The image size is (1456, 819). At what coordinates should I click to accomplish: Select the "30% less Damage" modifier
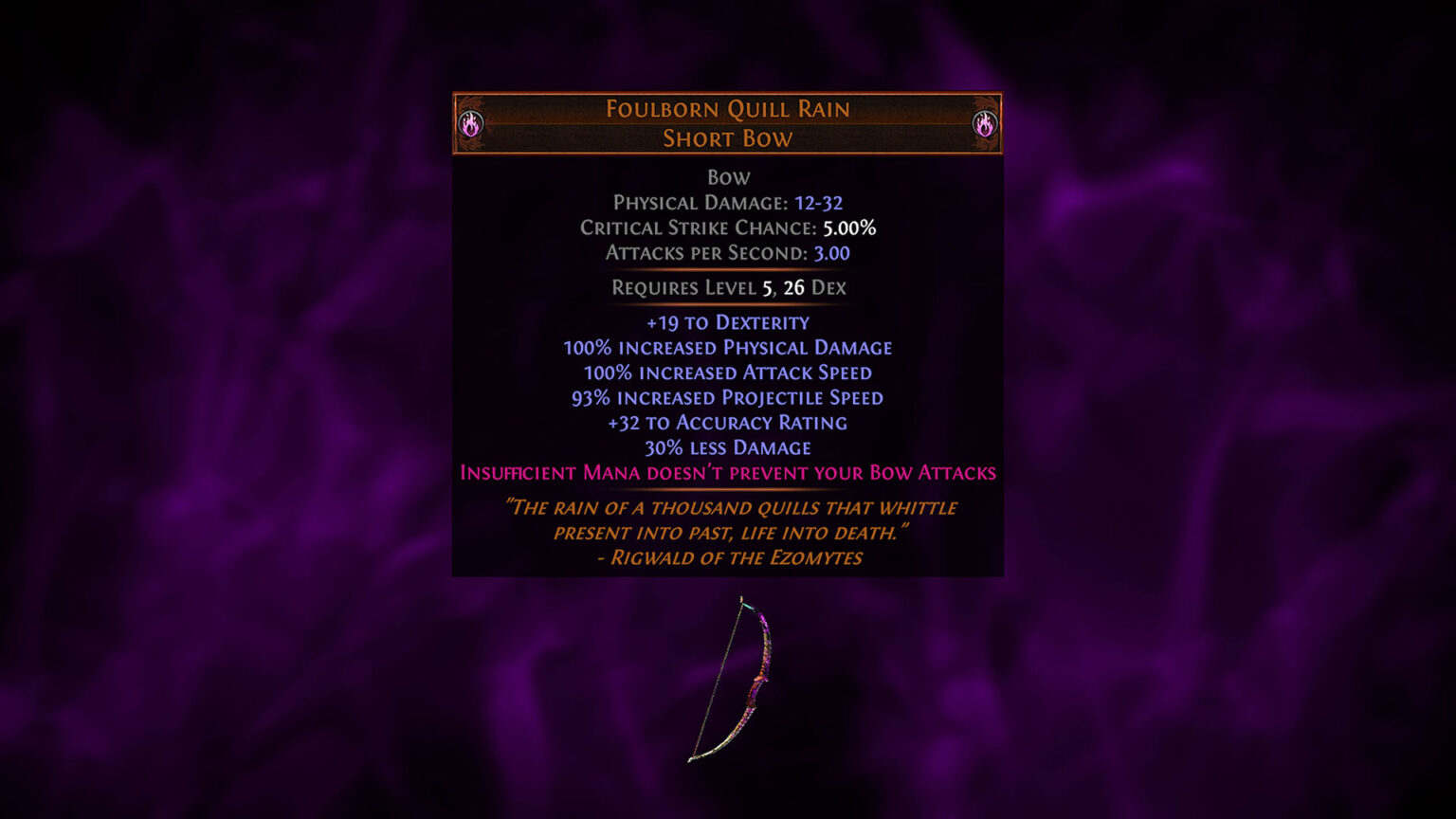click(728, 447)
